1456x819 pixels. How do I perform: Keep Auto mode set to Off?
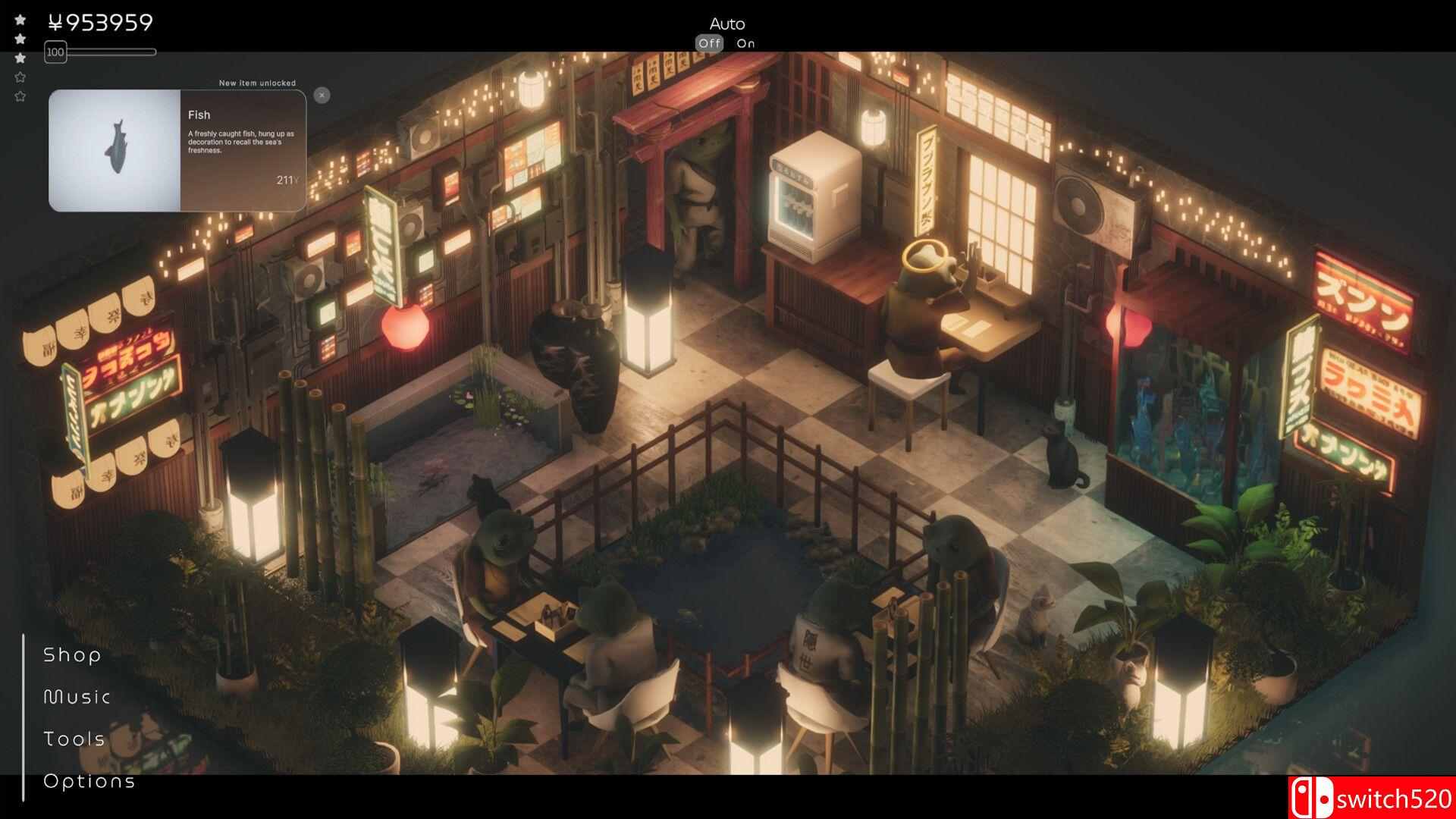(x=711, y=43)
